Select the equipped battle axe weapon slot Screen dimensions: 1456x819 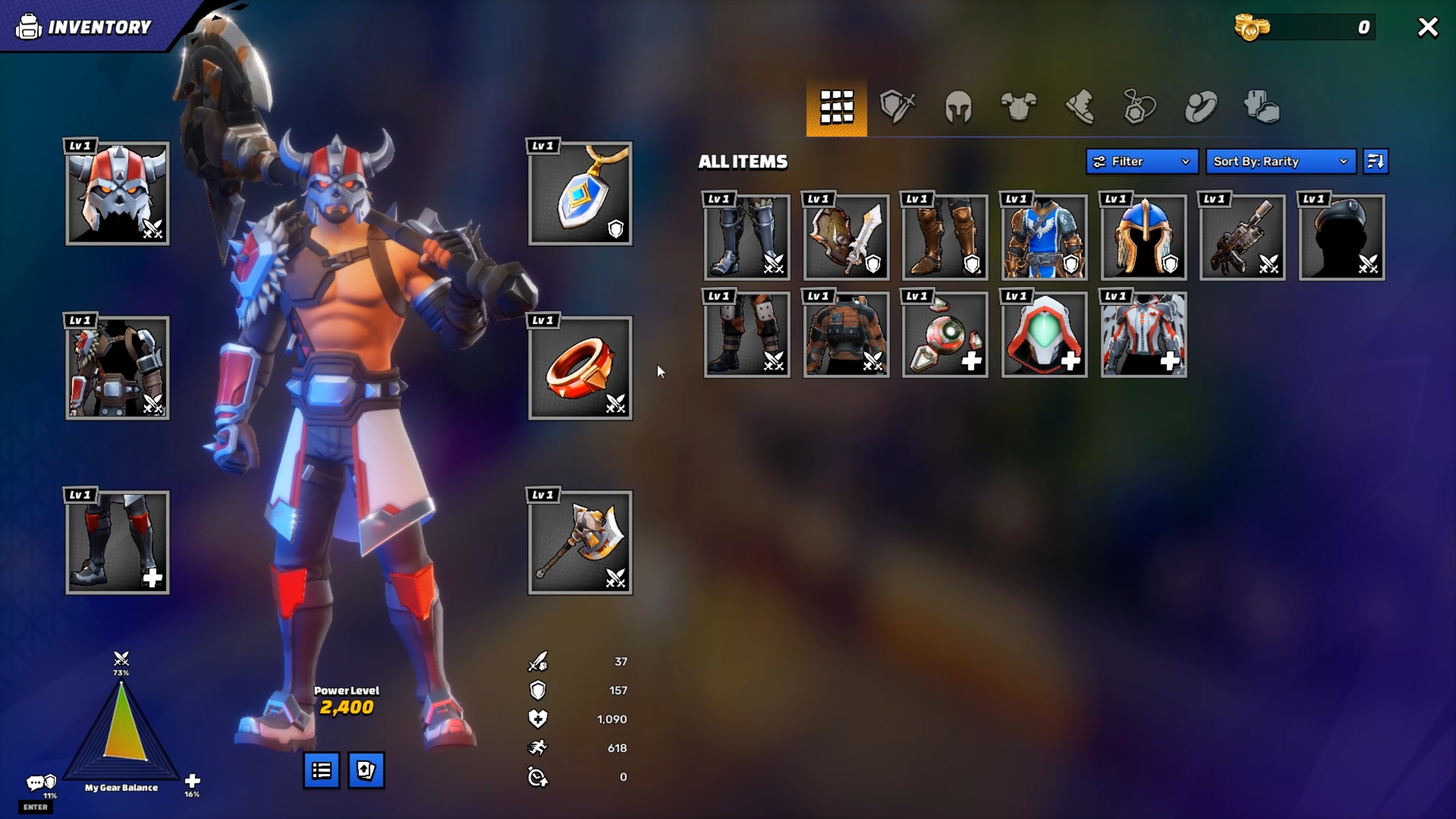pos(580,542)
